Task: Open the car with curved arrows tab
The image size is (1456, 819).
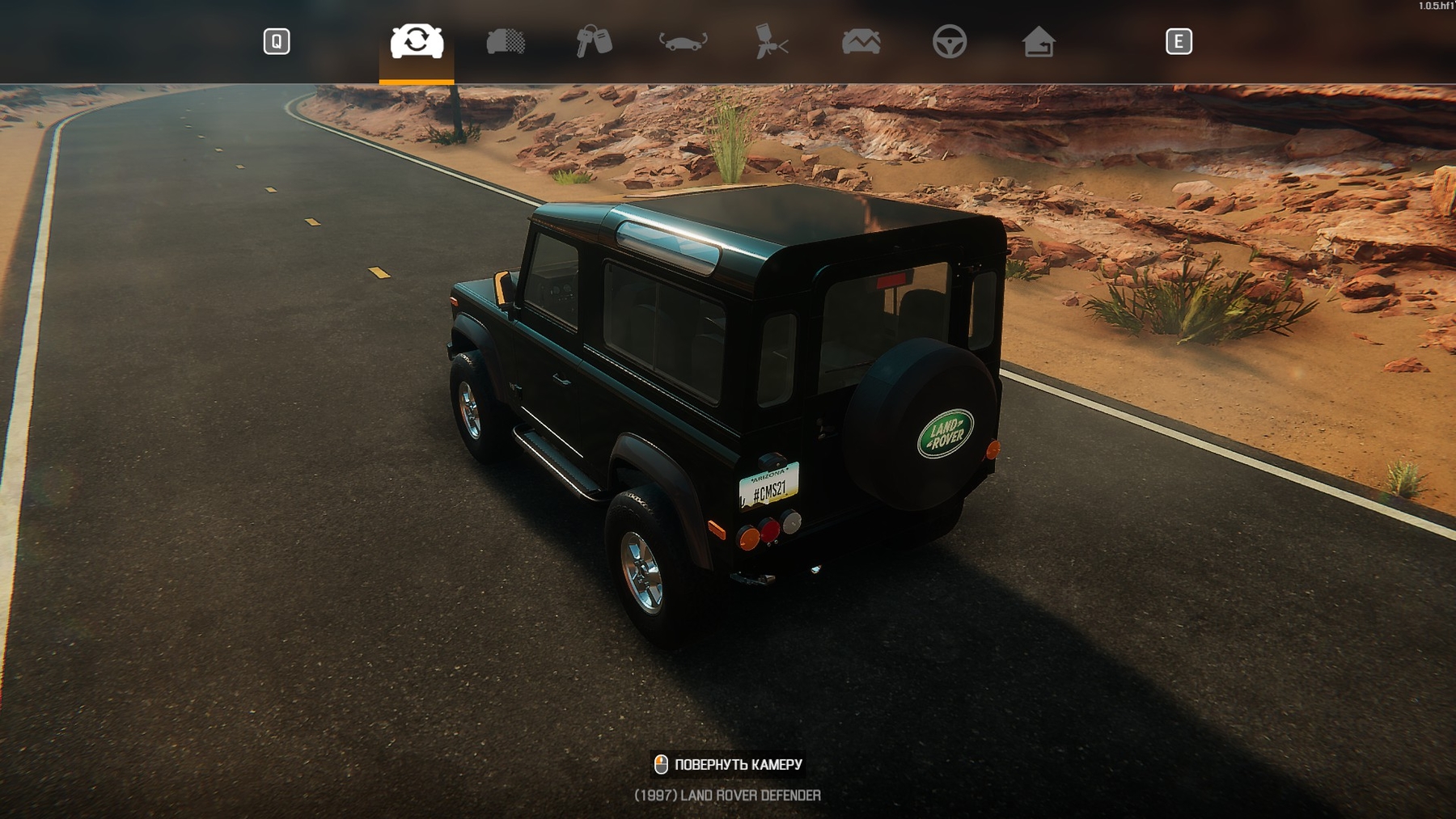Action: pos(683,41)
